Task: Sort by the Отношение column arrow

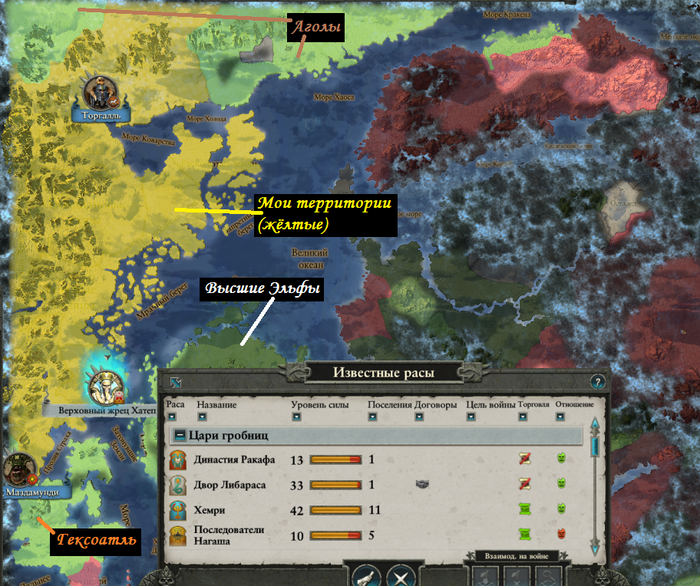Action: pos(561,418)
